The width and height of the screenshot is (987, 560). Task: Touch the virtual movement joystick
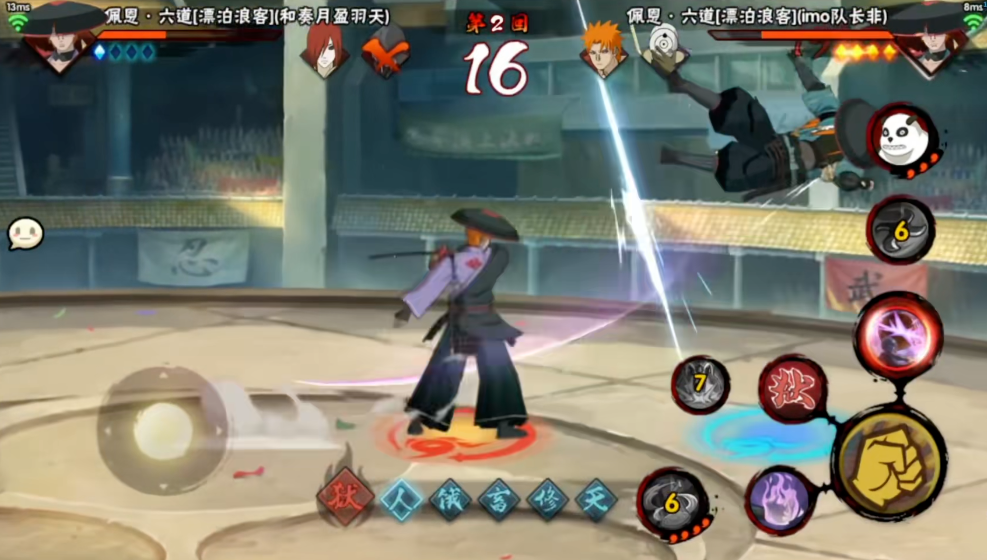click(x=163, y=430)
